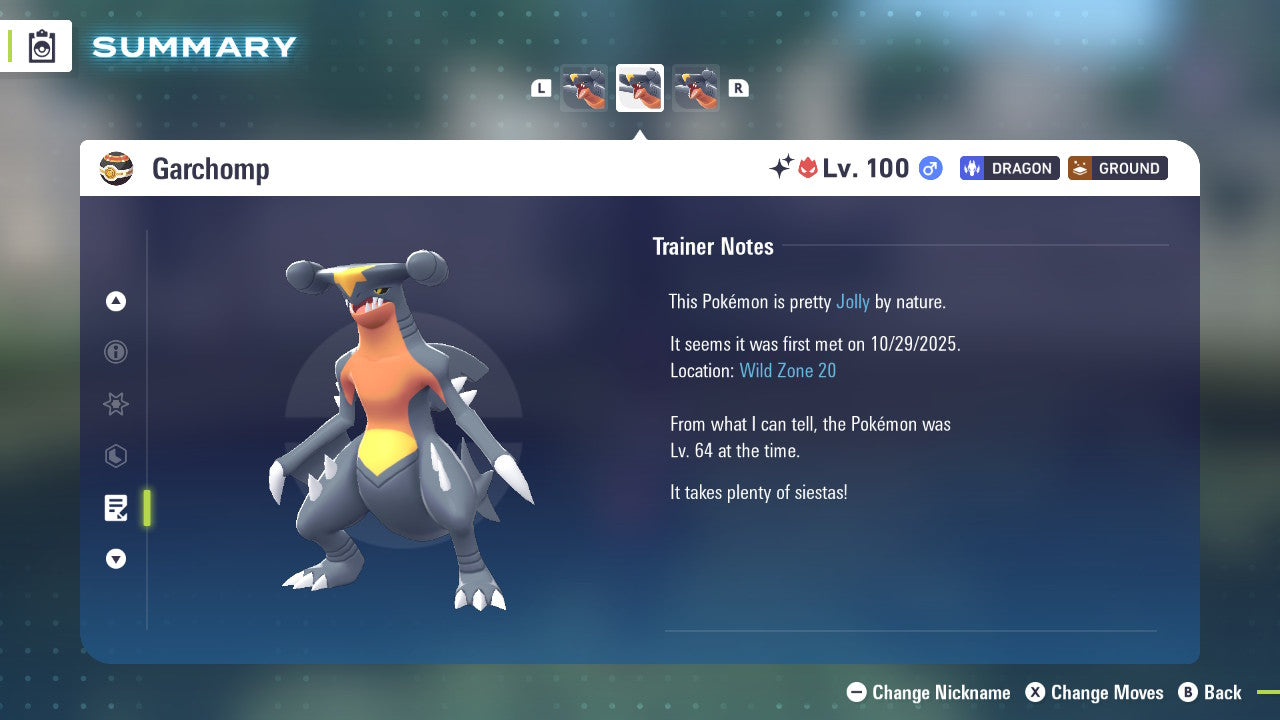
Task: Click the Ground type badge
Action: pyautogui.click(x=1117, y=168)
